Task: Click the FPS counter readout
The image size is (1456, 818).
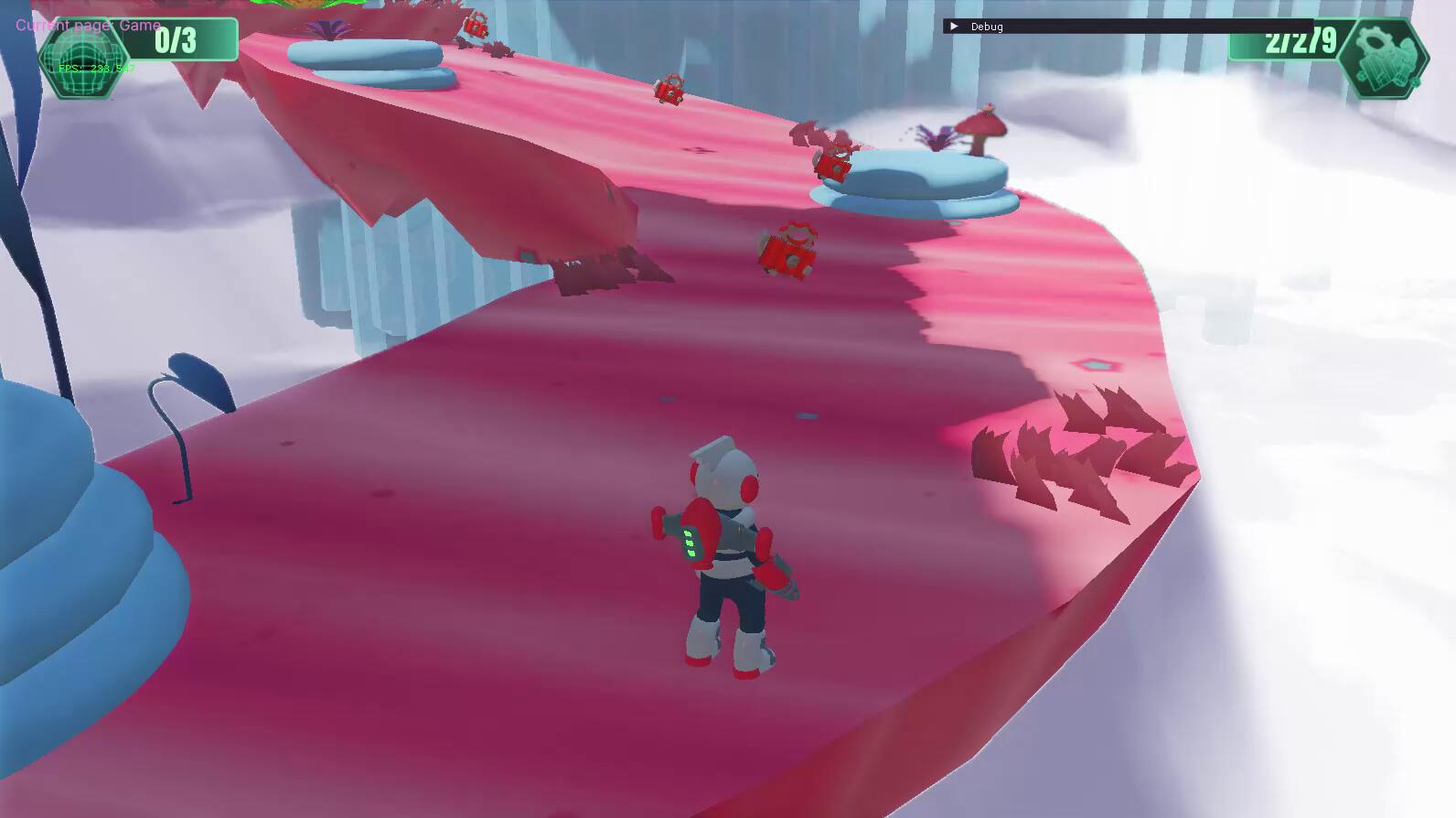Action: tap(98, 69)
